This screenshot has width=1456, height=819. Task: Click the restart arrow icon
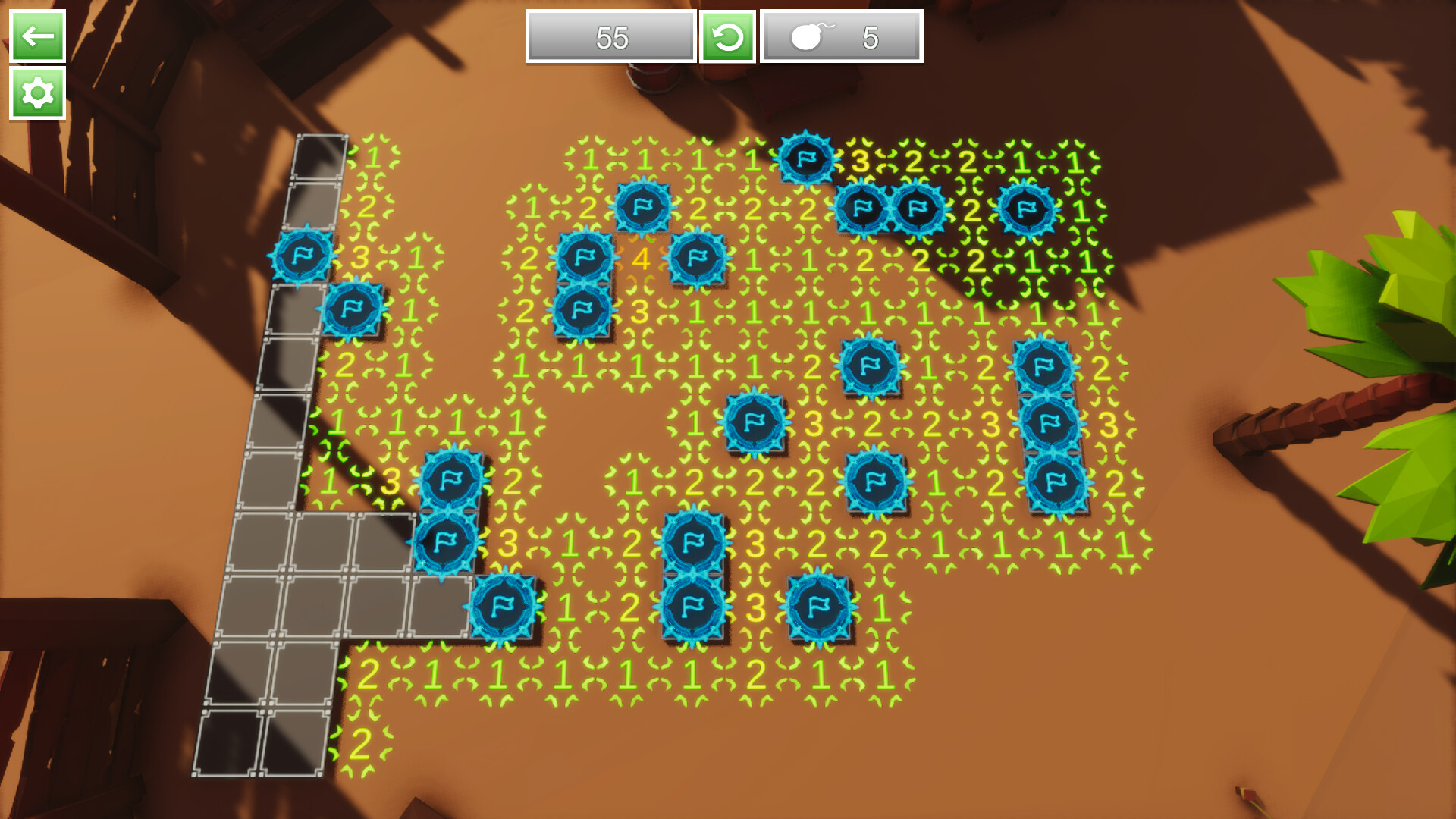[x=730, y=36]
